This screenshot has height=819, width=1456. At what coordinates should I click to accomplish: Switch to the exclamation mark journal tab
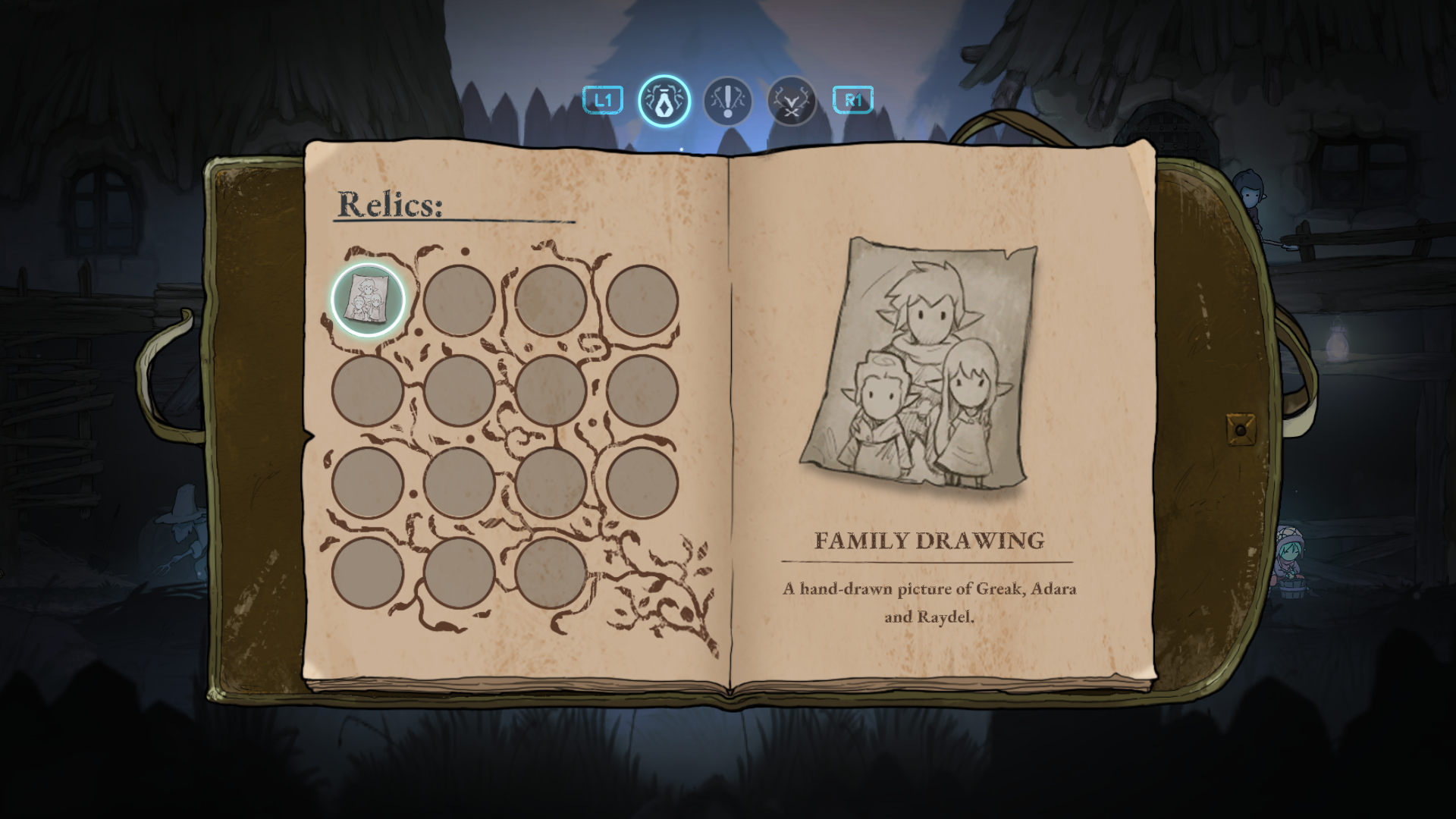(x=728, y=101)
